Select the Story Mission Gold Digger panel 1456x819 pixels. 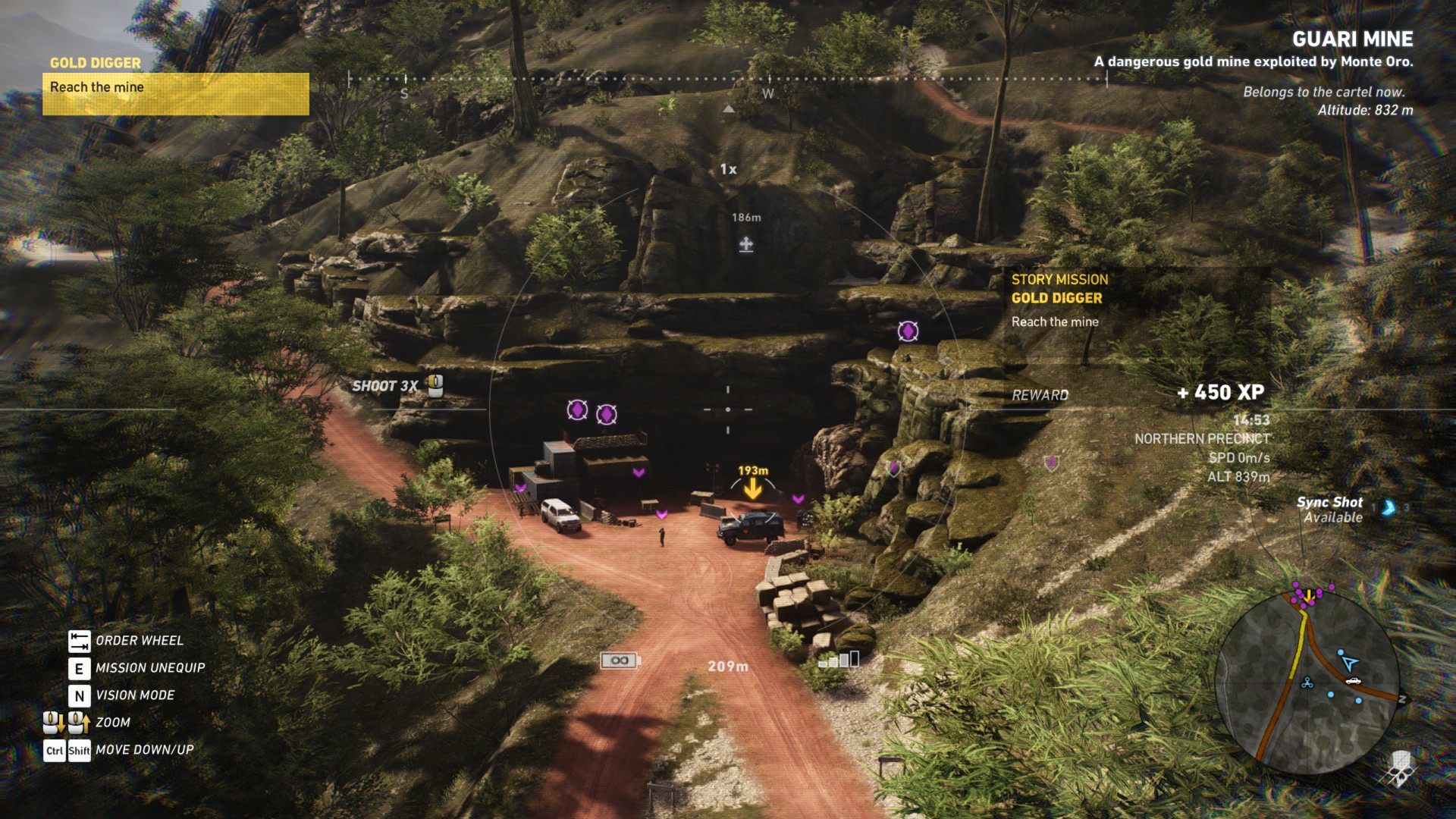point(1136,300)
